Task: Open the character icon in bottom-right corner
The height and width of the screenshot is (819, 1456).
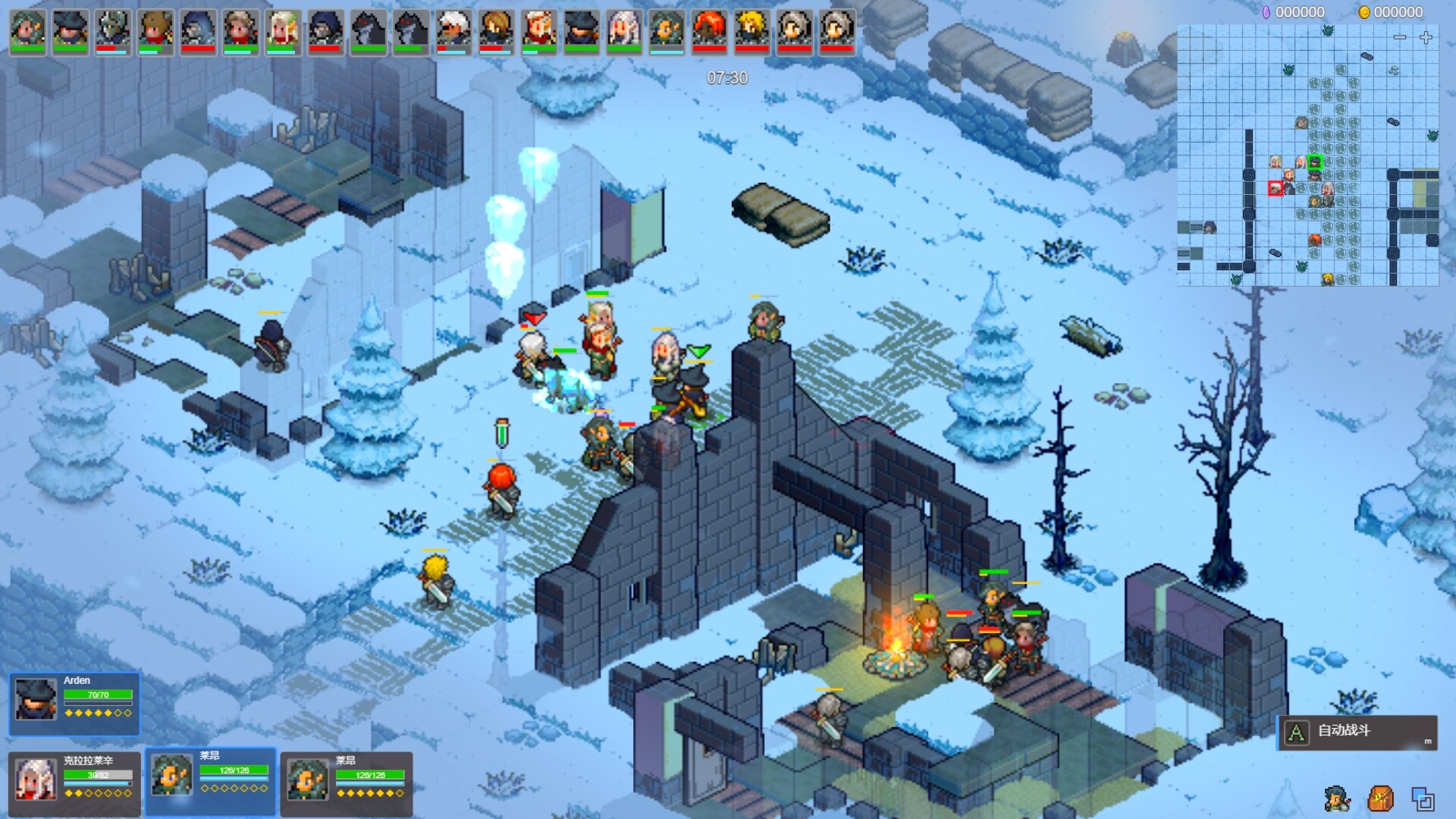Action: [1337, 799]
